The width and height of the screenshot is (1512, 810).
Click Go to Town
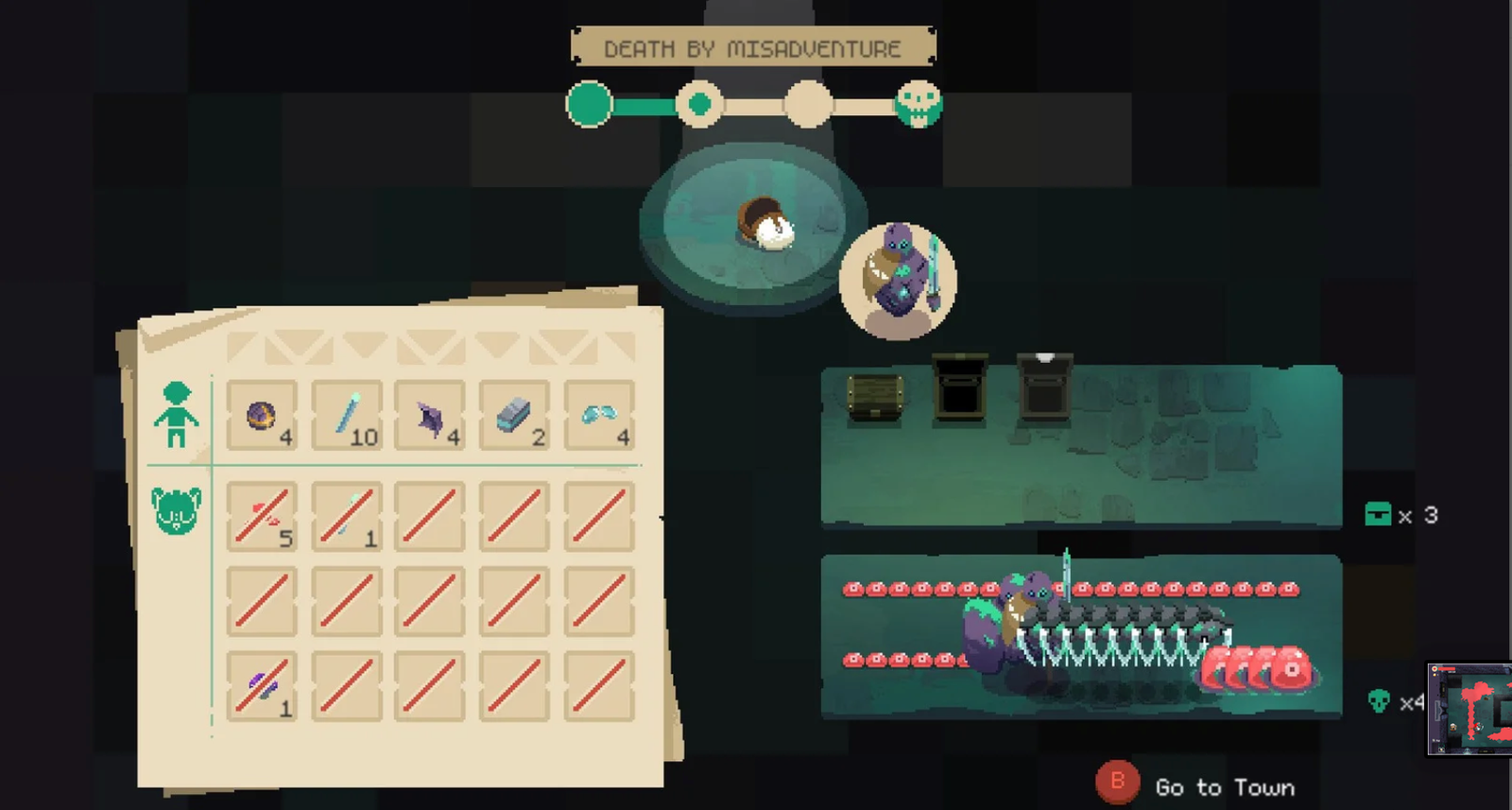pyautogui.click(x=1224, y=786)
